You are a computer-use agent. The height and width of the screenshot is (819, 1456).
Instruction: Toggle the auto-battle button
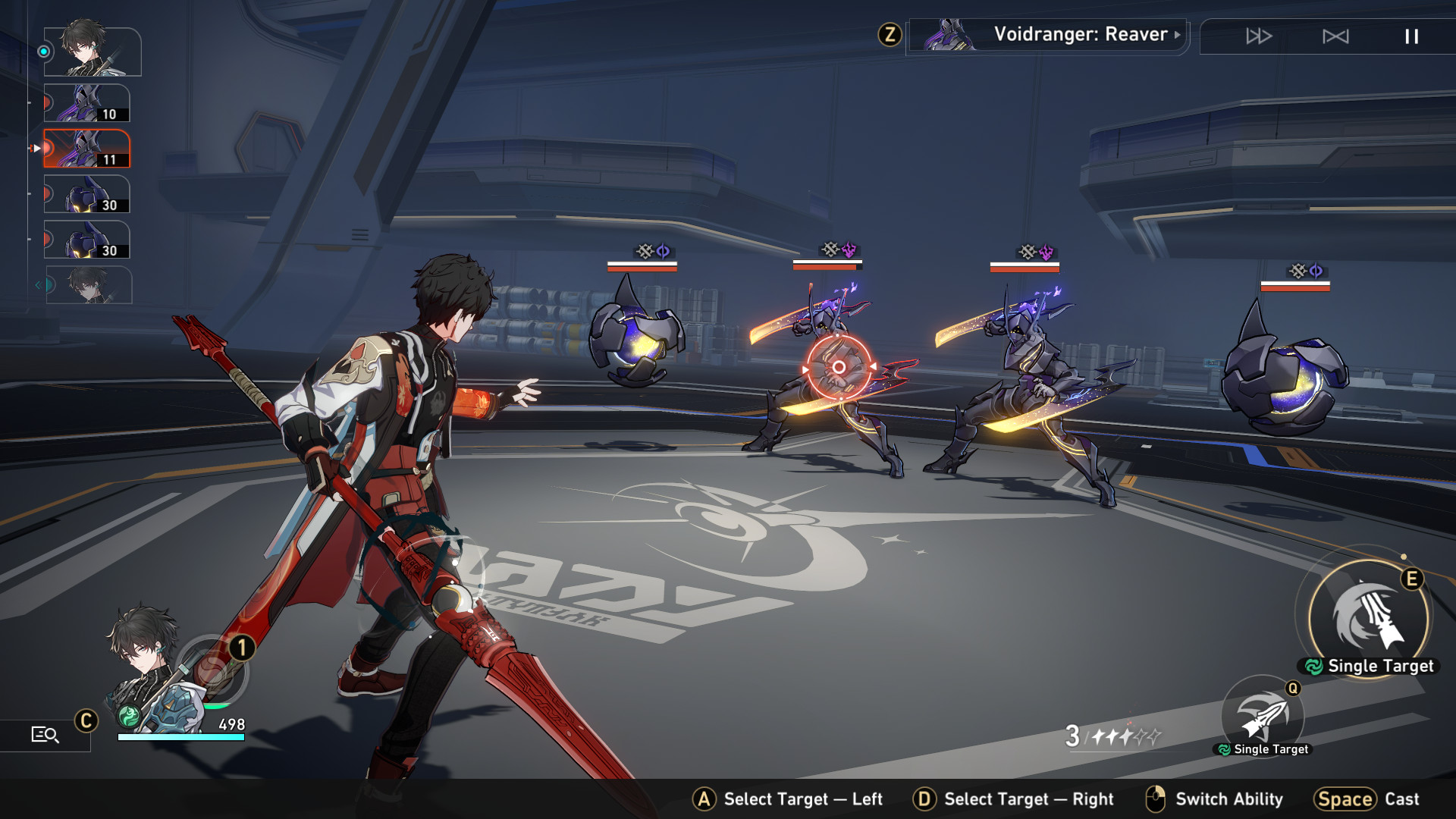coord(1335,36)
